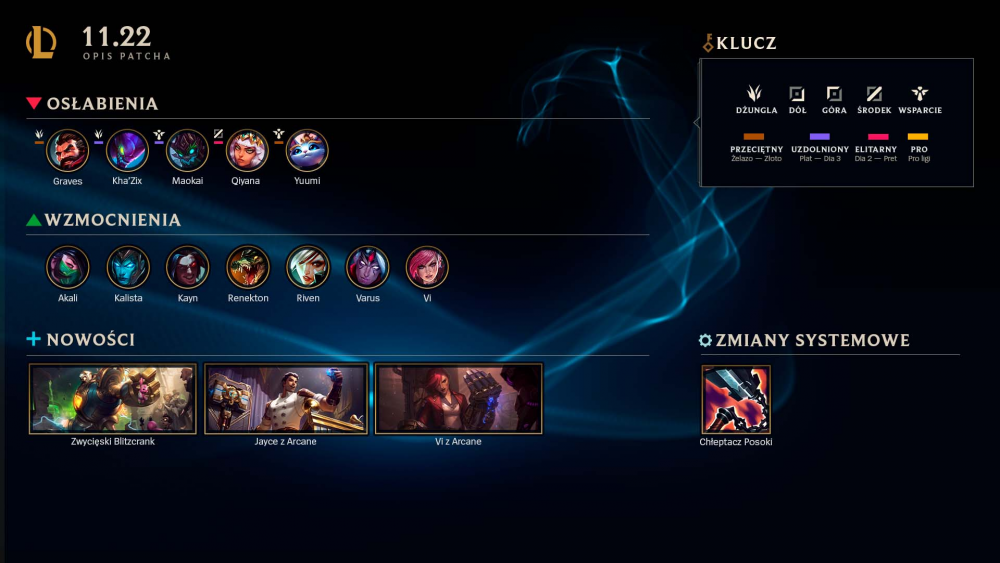Click the Maokai champion icon

pyautogui.click(x=187, y=151)
